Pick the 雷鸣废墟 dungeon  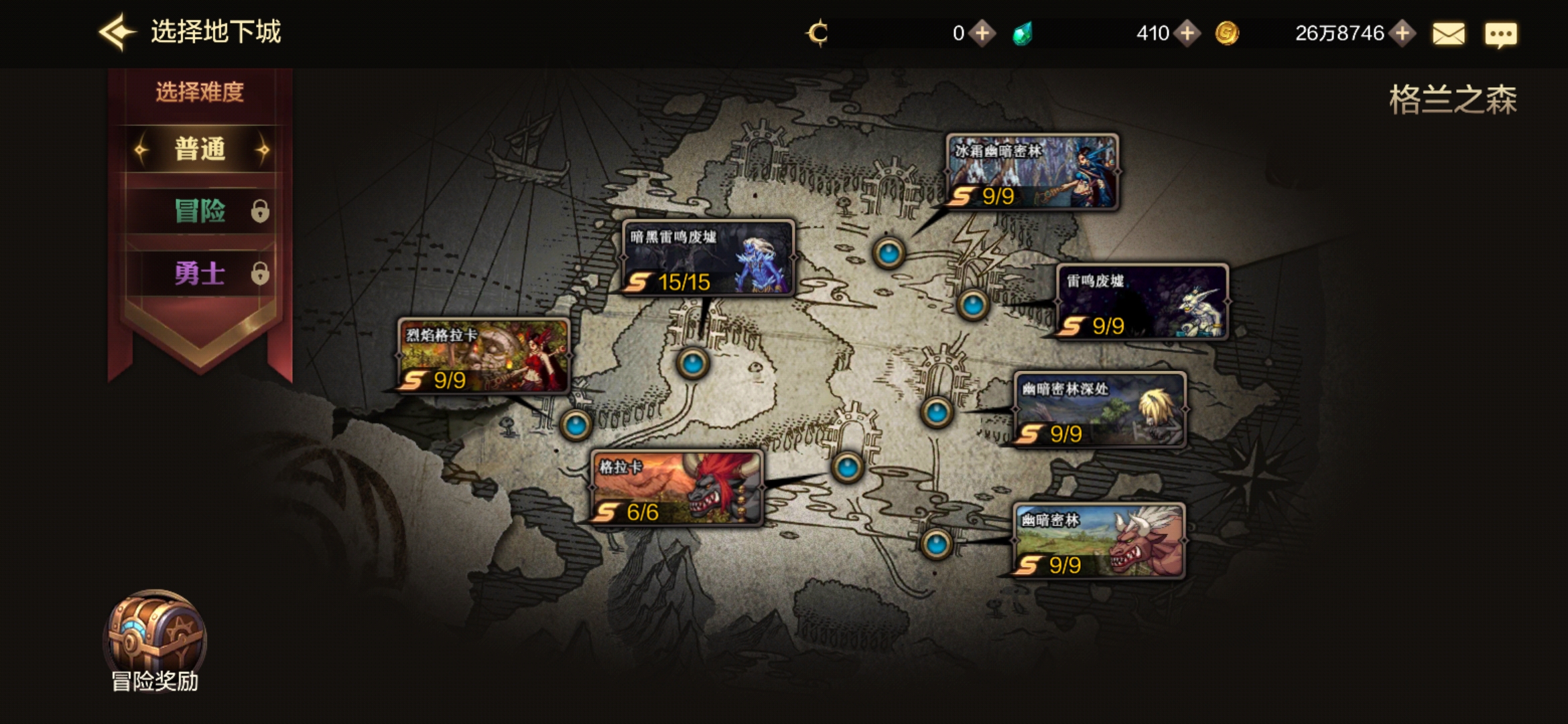(x=1142, y=302)
